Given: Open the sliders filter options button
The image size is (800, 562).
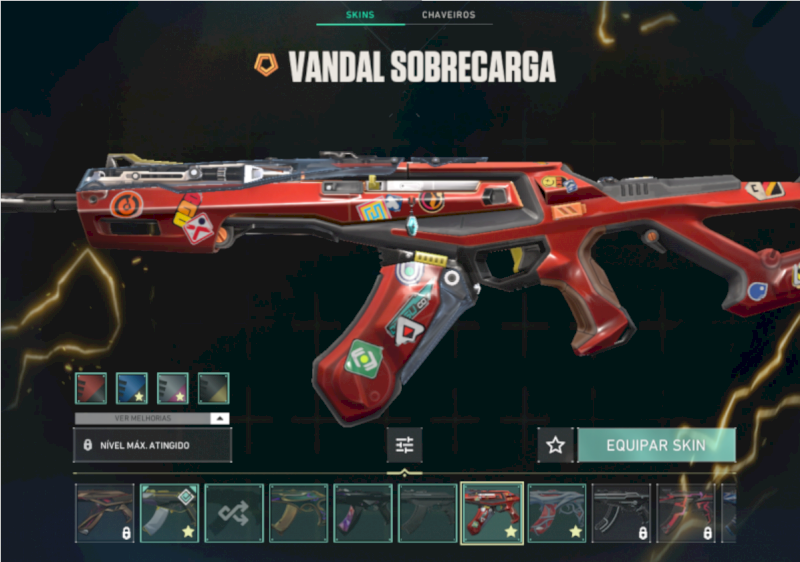Looking at the screenshot, I should point(404,445).
